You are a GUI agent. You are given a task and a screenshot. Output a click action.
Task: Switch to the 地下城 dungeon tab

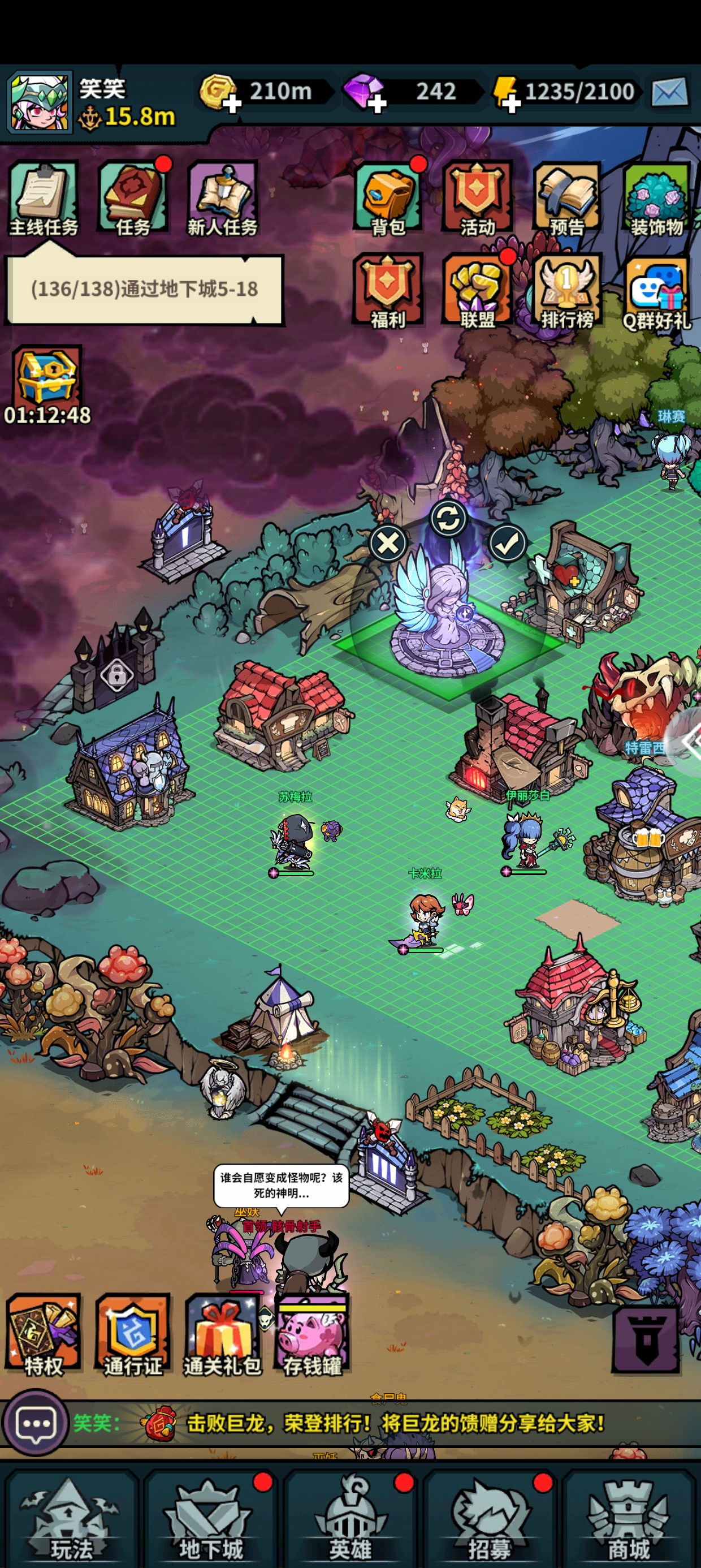210,1519
